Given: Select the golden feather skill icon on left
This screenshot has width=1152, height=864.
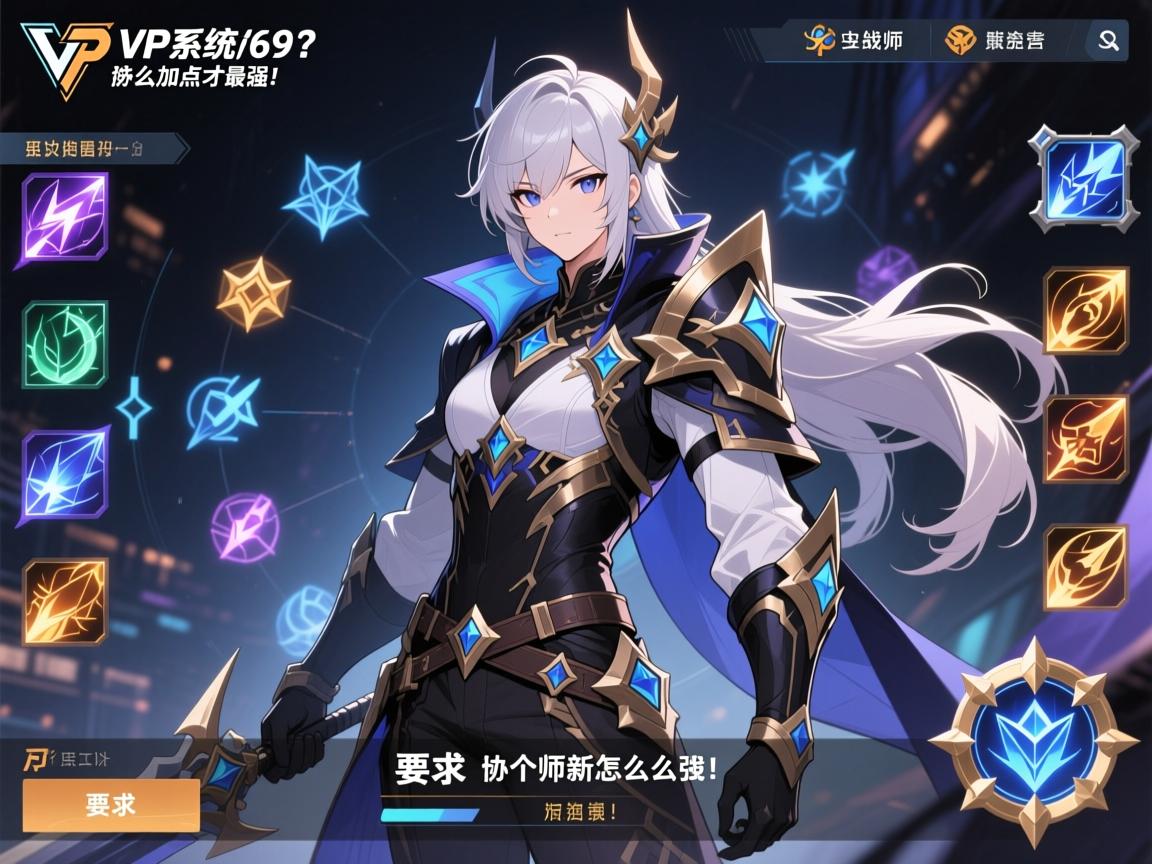Looking at the screenshot, I should [65, 601].
